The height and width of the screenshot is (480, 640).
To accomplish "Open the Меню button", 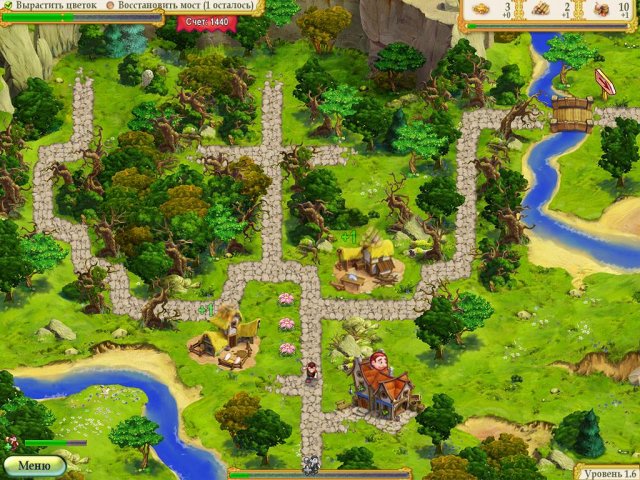I will click(x=34, y=465).
